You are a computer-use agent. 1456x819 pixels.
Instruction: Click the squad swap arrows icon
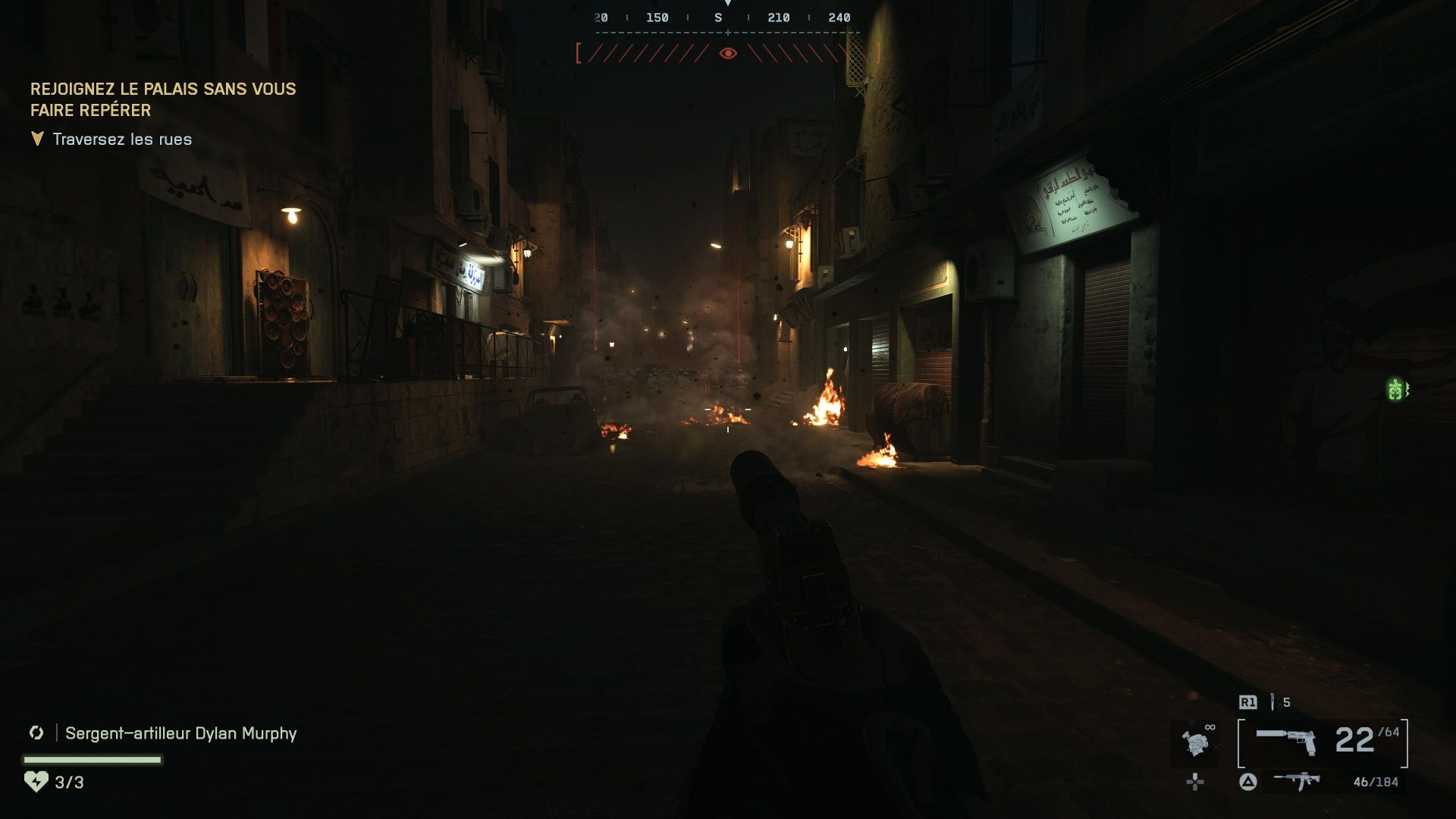(36, 733)
